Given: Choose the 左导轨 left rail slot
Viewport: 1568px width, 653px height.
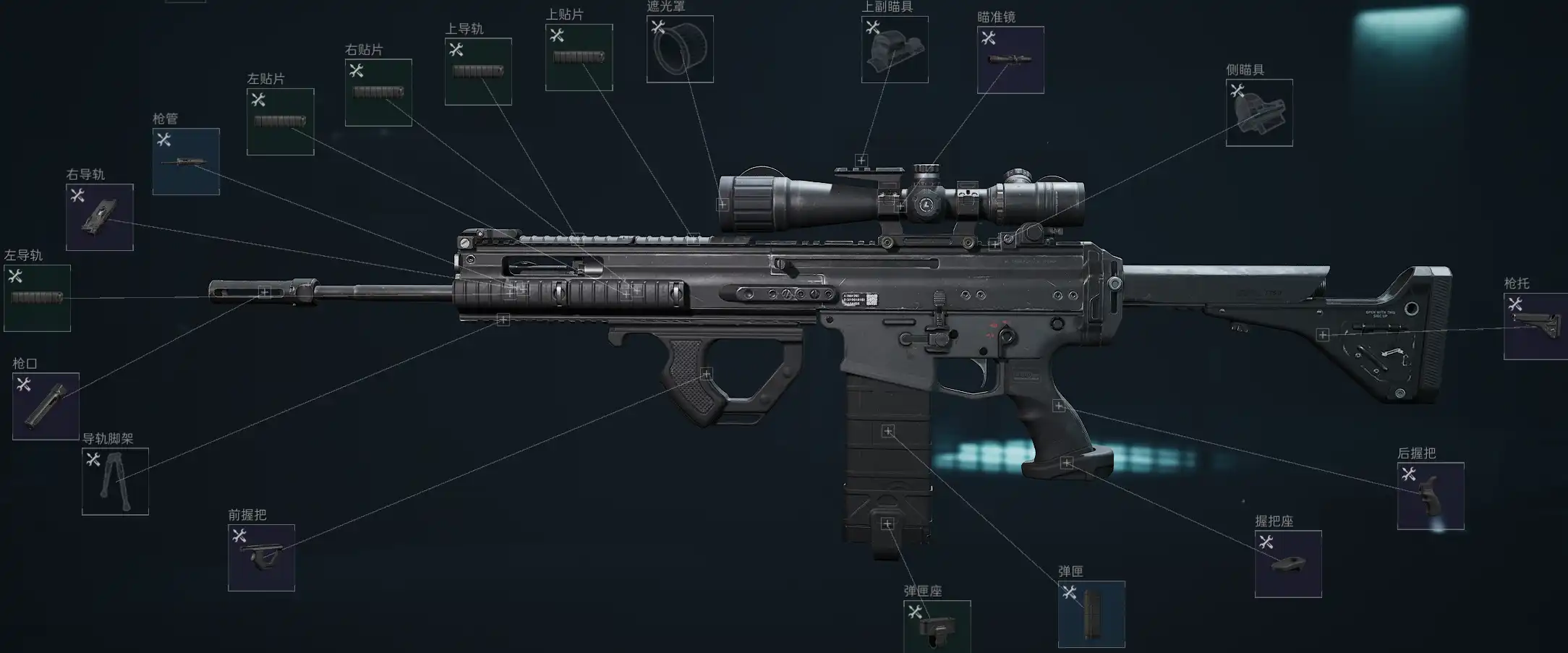Looking at the screenshot, I should pyautogui.click(x=37, y=298).
